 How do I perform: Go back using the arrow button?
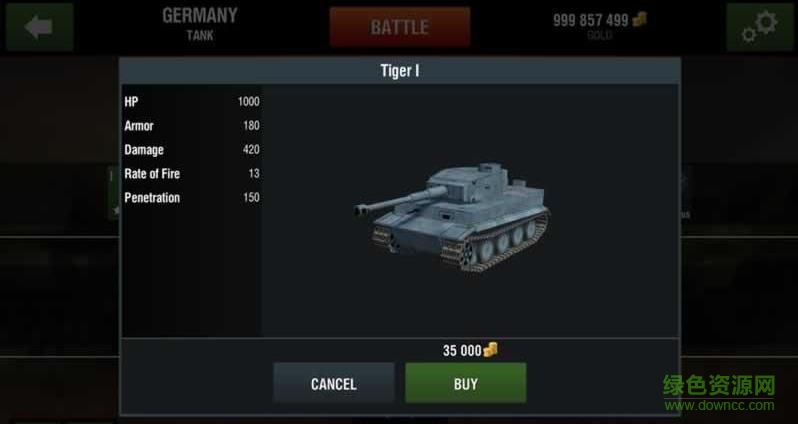(39, 27)
